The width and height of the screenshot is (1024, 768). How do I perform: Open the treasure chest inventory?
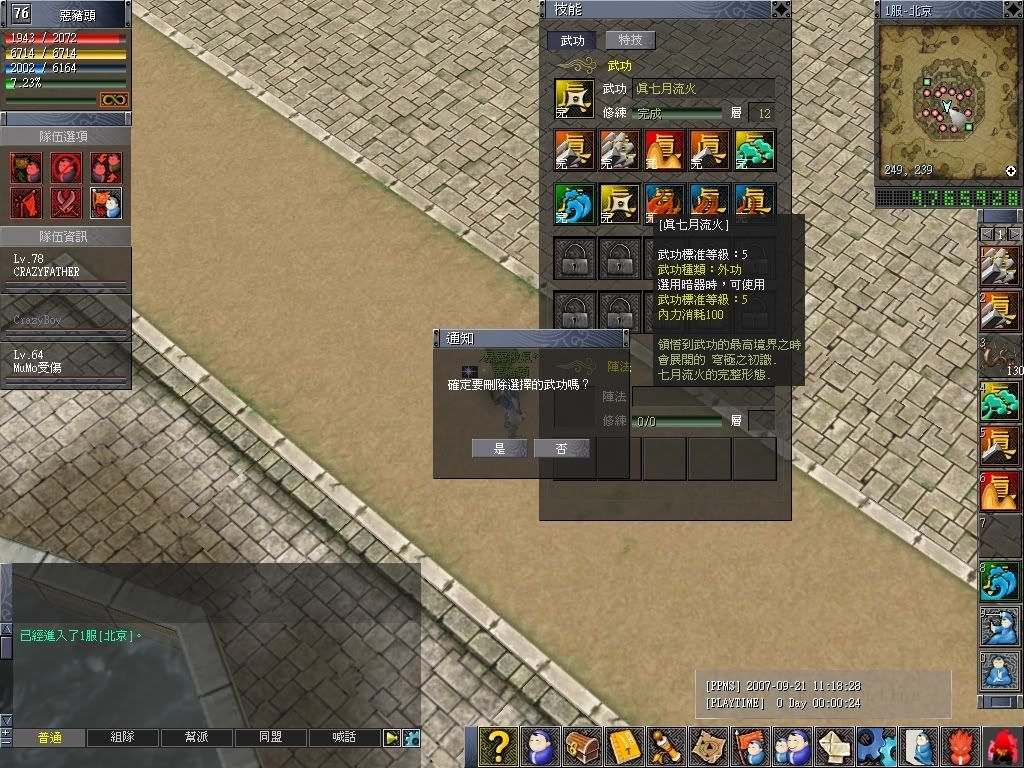click(582, 747)
